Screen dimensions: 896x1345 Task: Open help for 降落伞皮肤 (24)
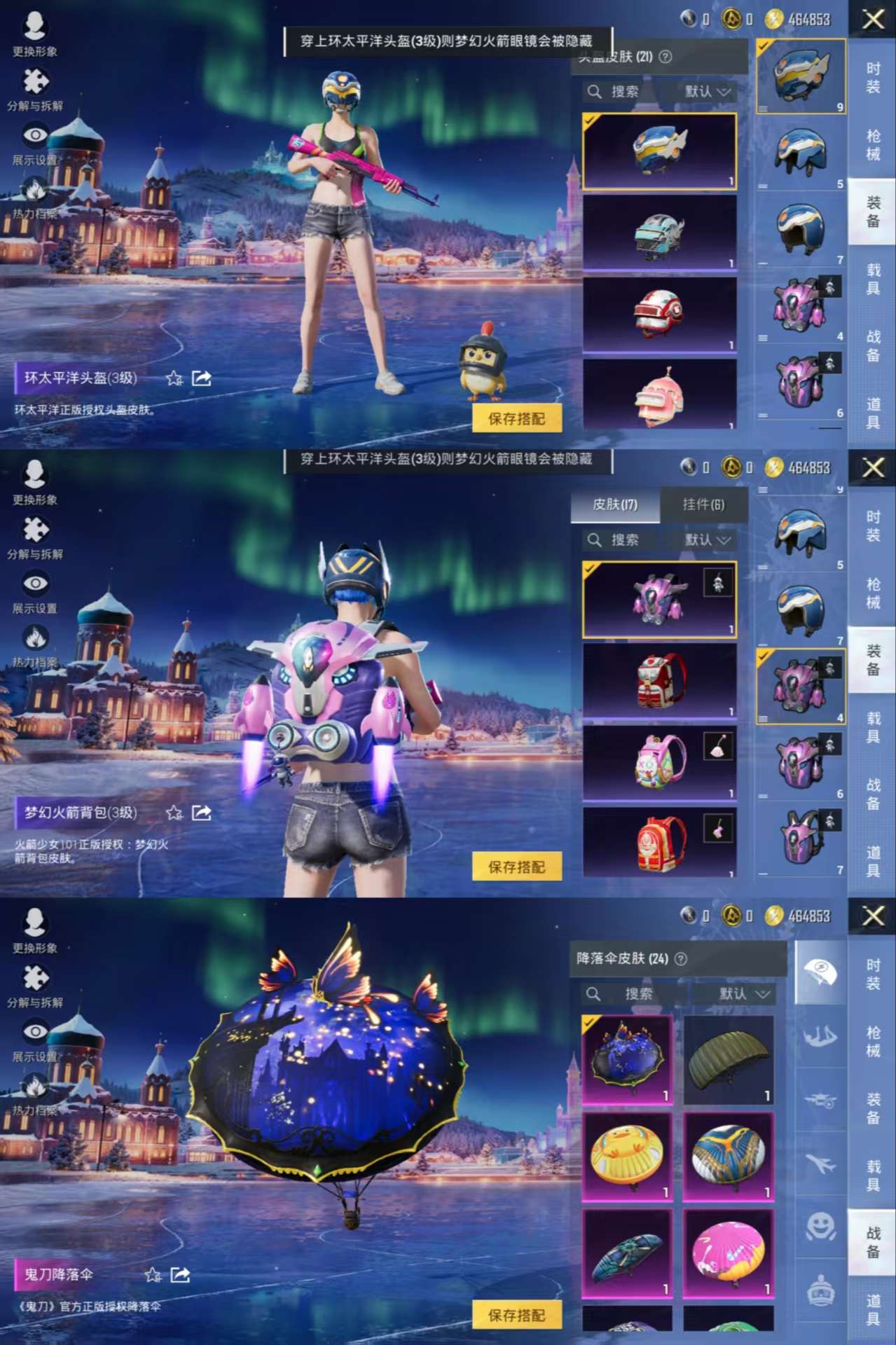tap(680, 958)
